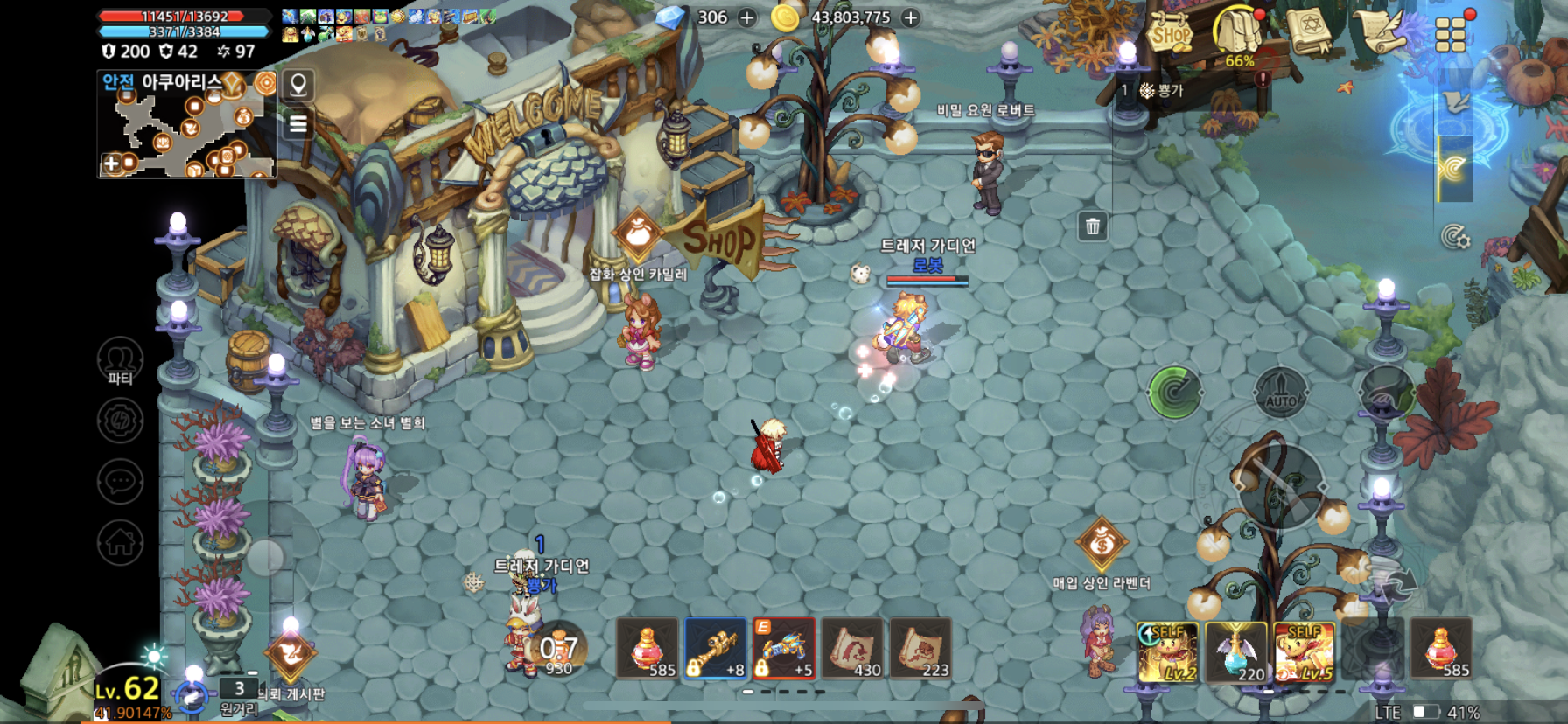This screenshot has width=1568, height=724.
Task: Select the treasure map slot with 430
Action: 852,649
